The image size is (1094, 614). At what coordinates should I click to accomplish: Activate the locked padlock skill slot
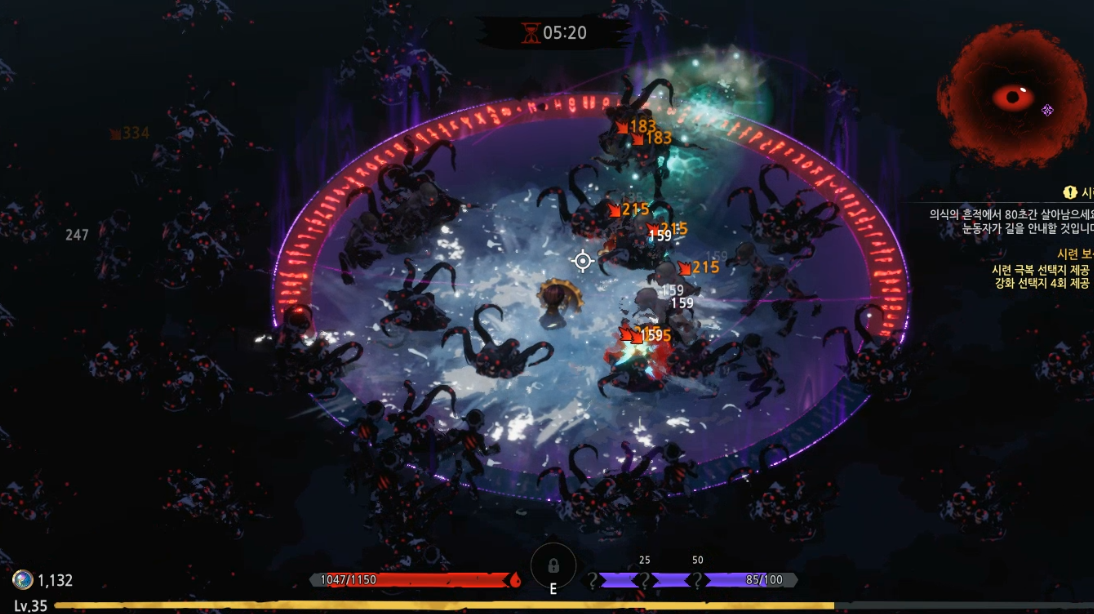(553, 565)
